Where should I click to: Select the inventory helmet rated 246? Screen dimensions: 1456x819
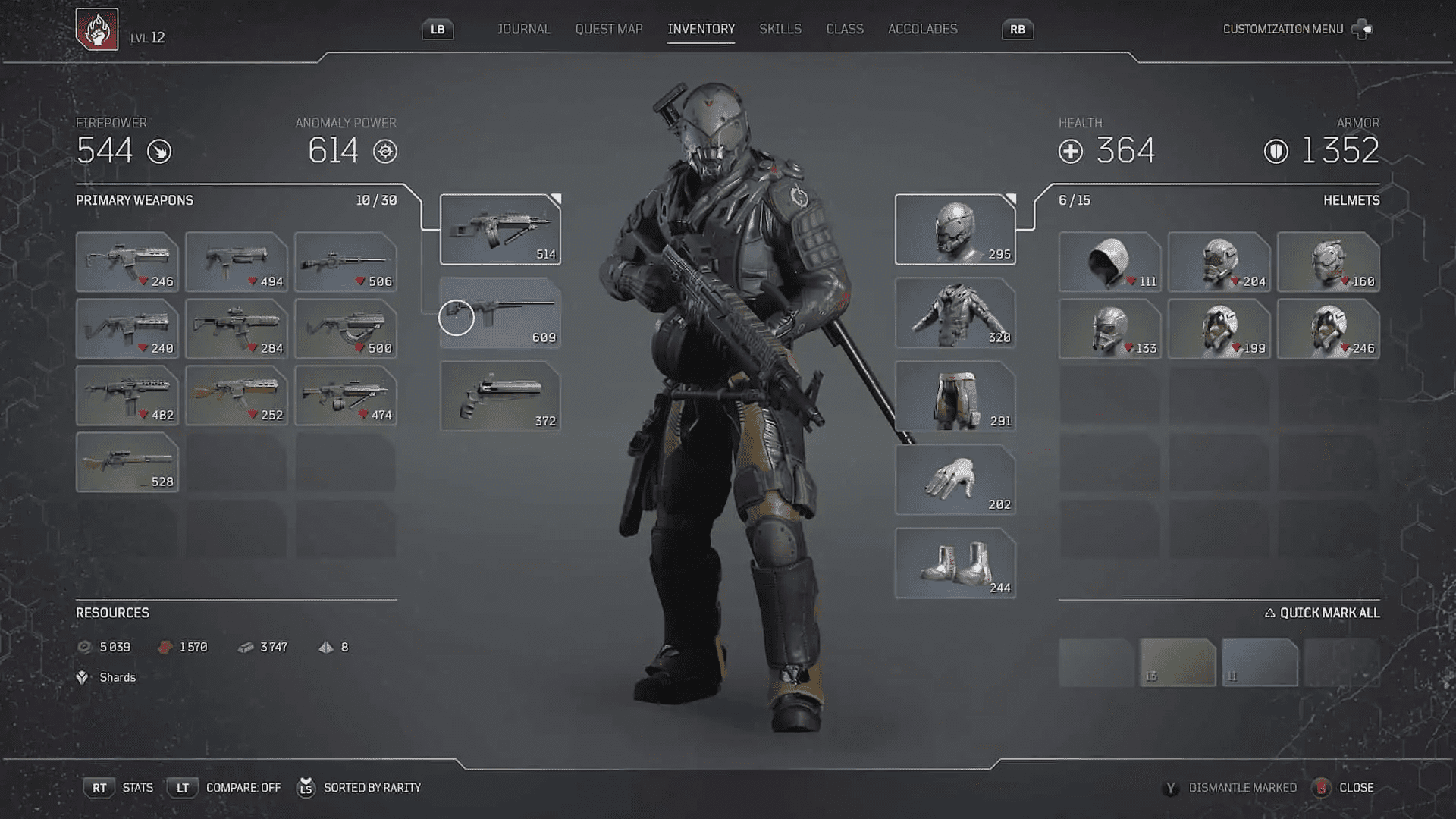click(x=1328, y=328)
